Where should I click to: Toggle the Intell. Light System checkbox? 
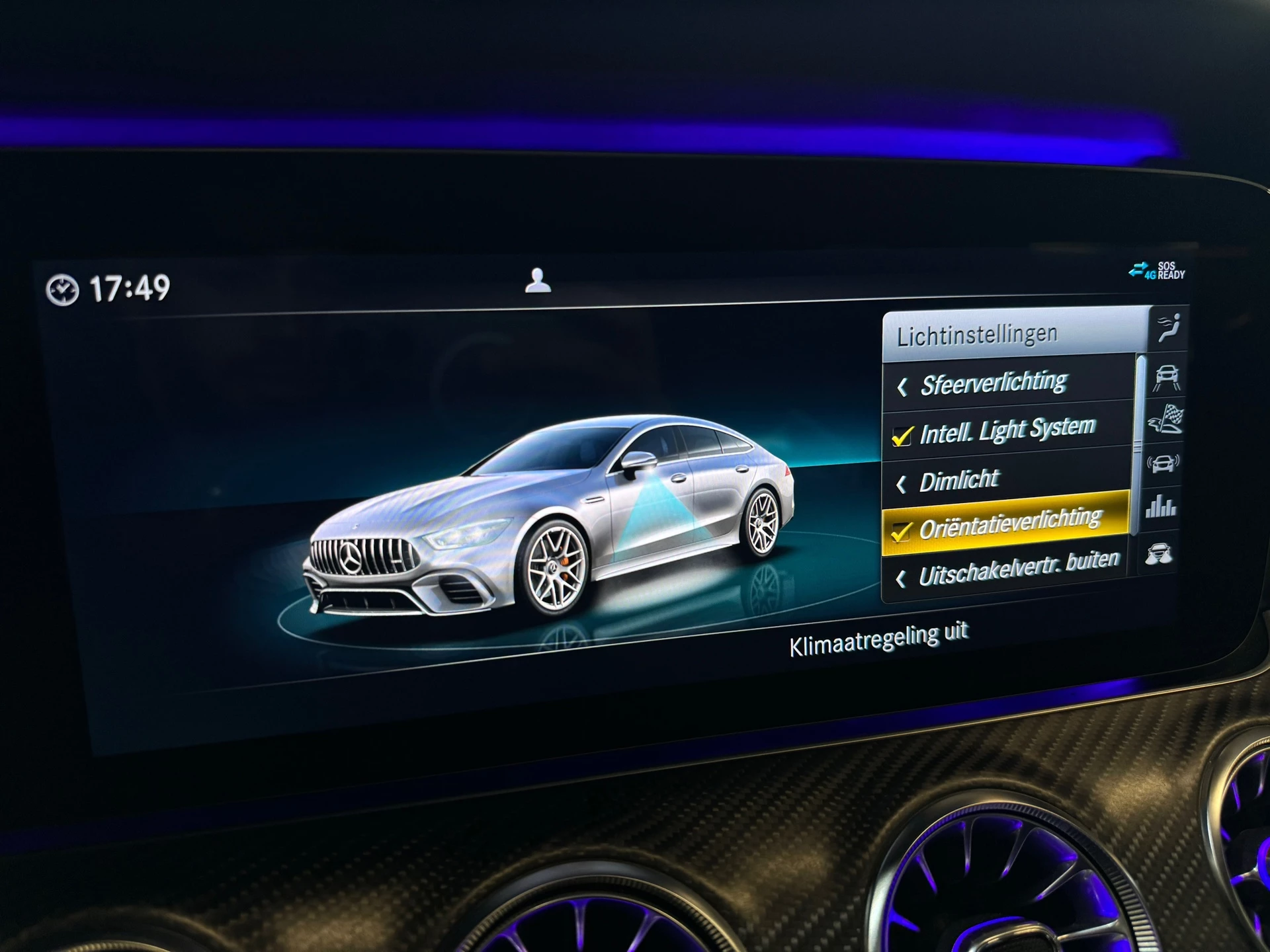point(905,436)
